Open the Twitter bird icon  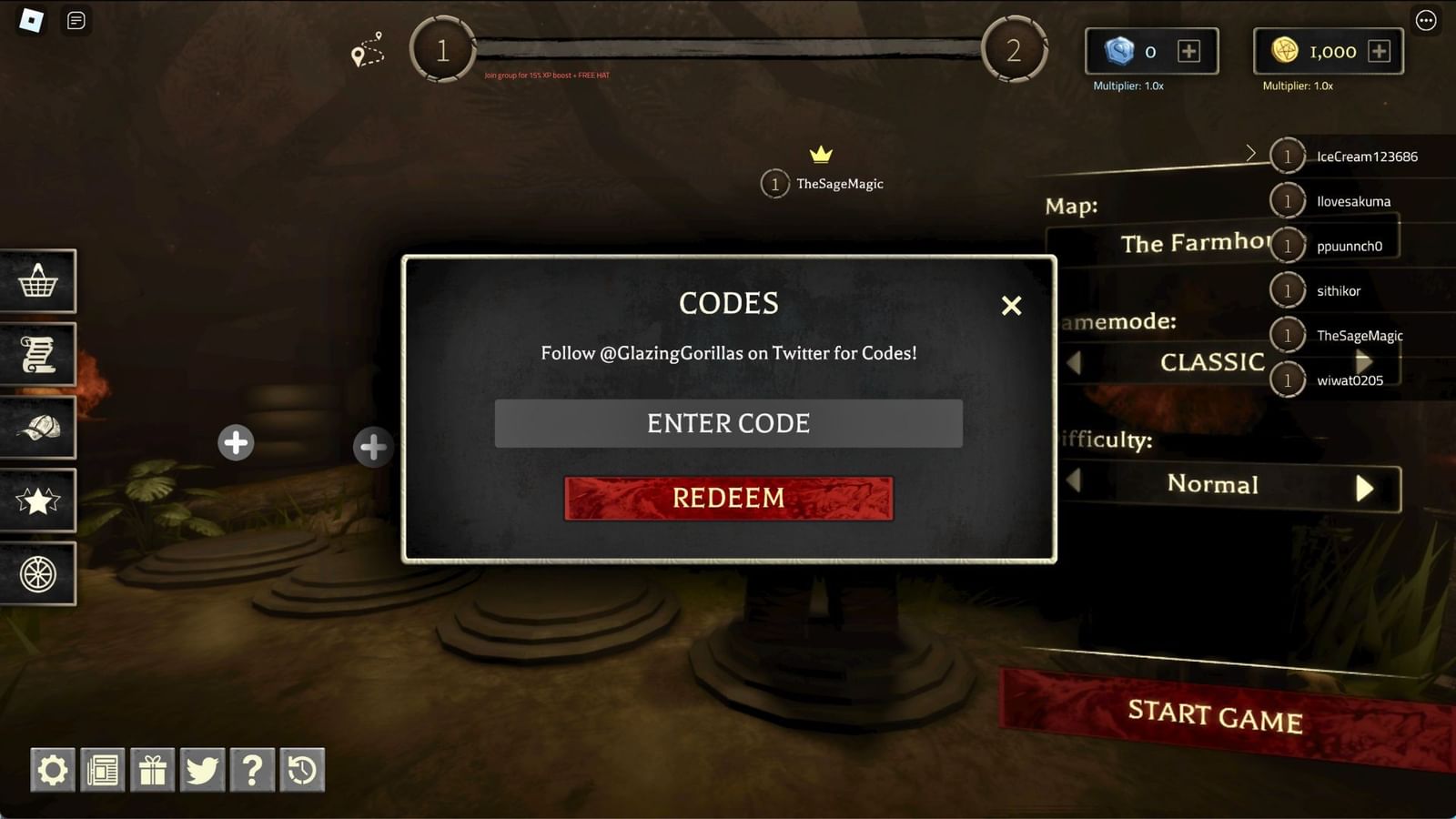204,769
